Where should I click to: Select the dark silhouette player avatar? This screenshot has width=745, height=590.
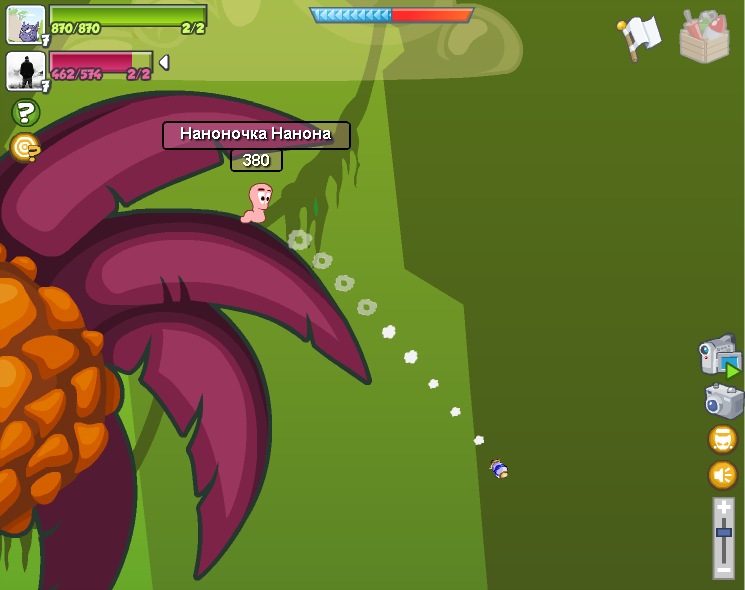pyautogui.click(x=25, y=70)
